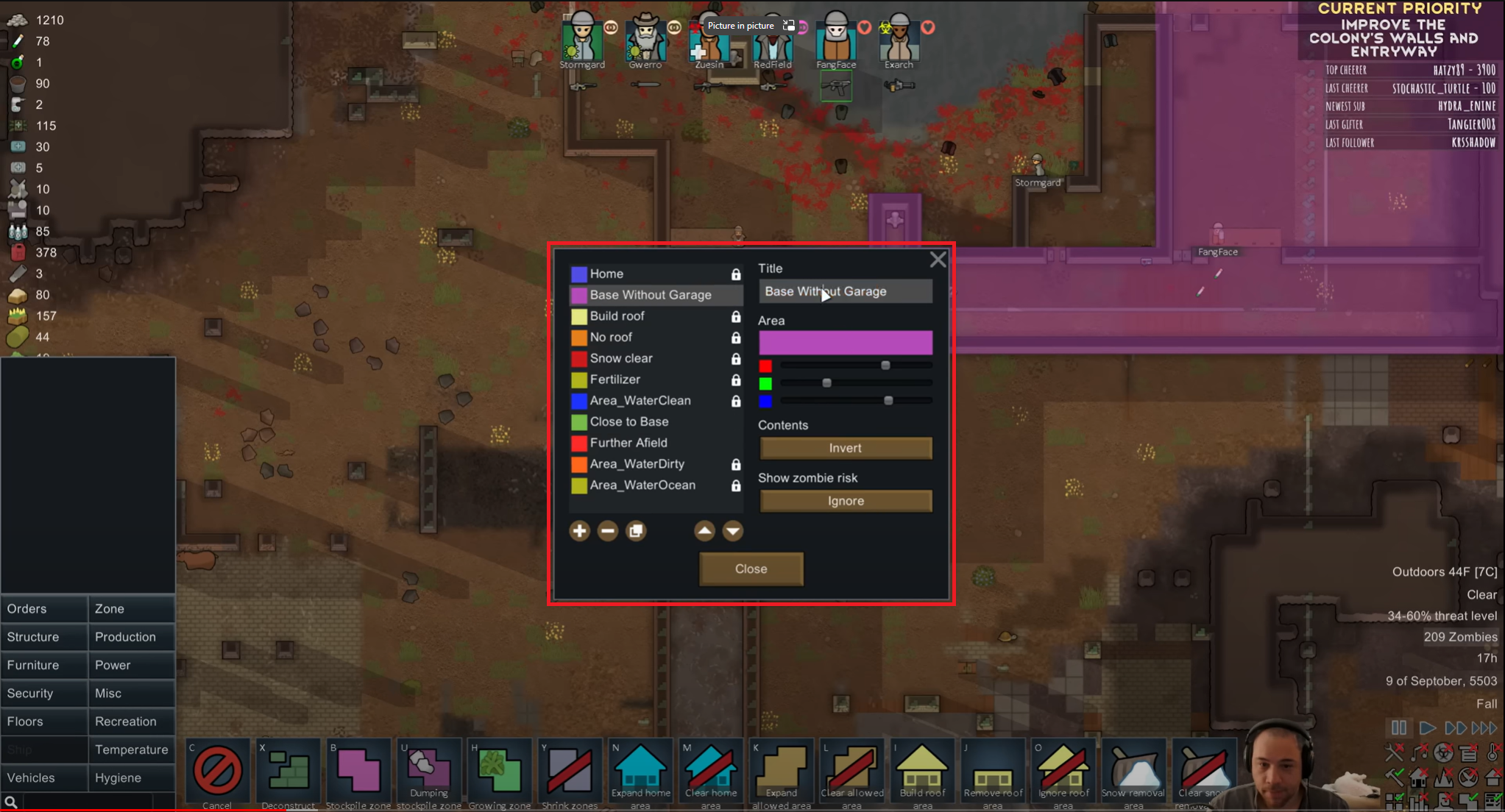
Task: Activate the Expand home area tool
Action: 640,772
